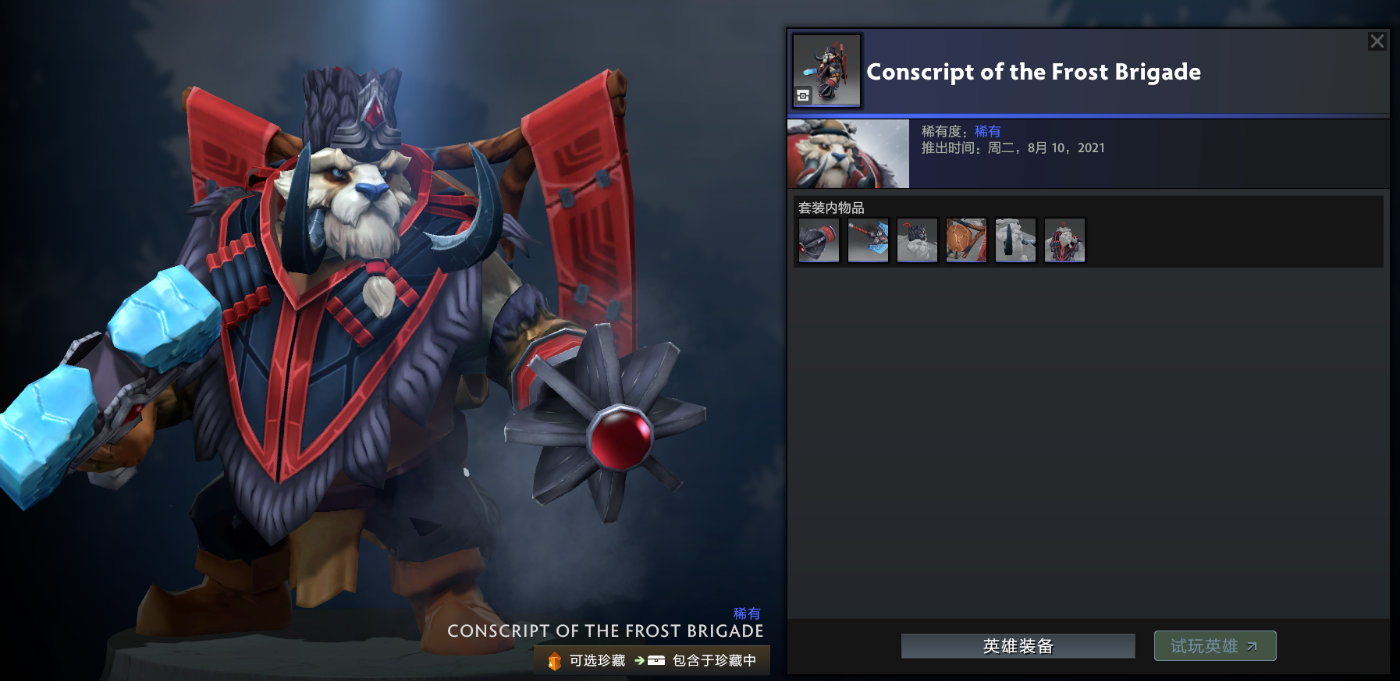
Task: Open the 包含于珍藏中 contained-in-treasure link
Action: 702,660
